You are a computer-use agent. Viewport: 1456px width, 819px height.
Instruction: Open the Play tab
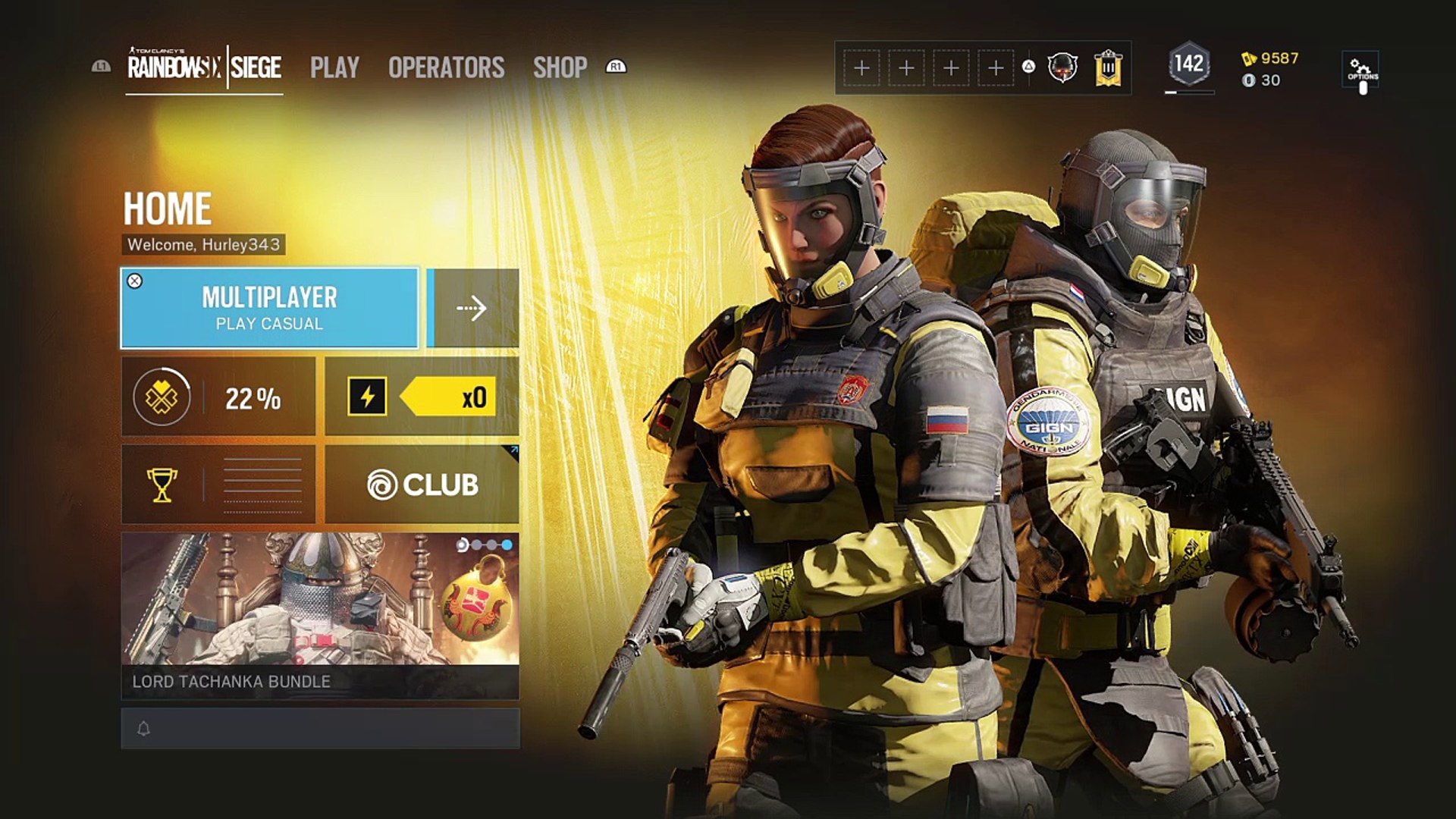click(334, 67)
